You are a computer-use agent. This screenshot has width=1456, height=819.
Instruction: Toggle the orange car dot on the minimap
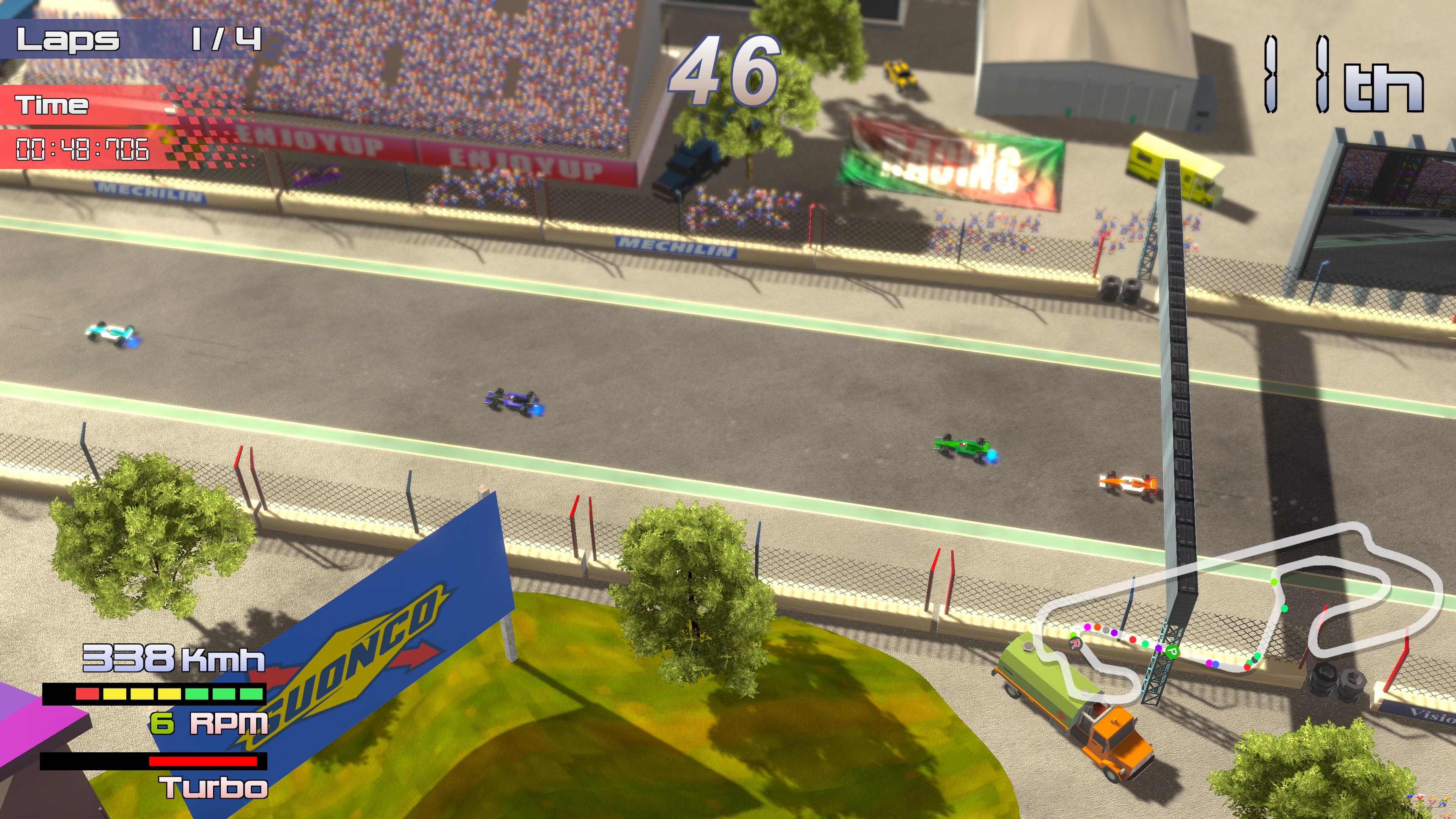pos(1097,628)
